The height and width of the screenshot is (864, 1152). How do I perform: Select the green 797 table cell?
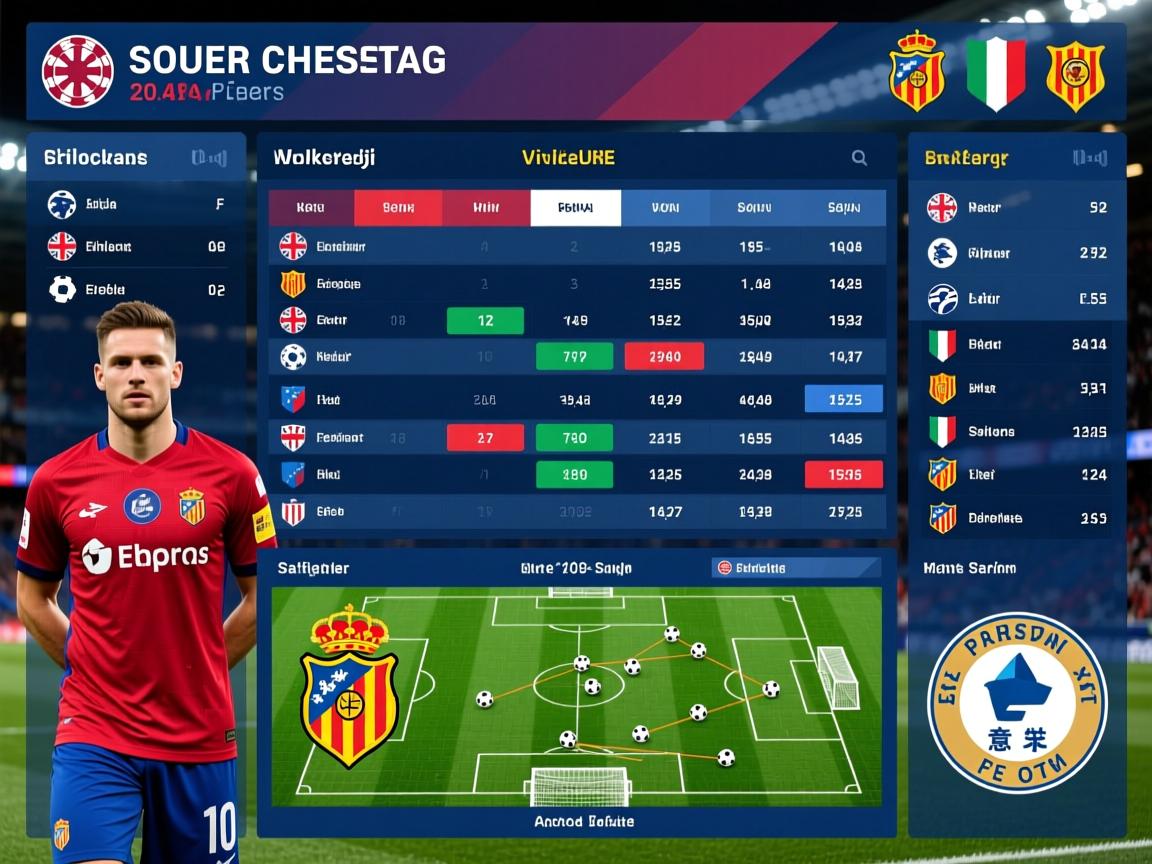[574, 356]
